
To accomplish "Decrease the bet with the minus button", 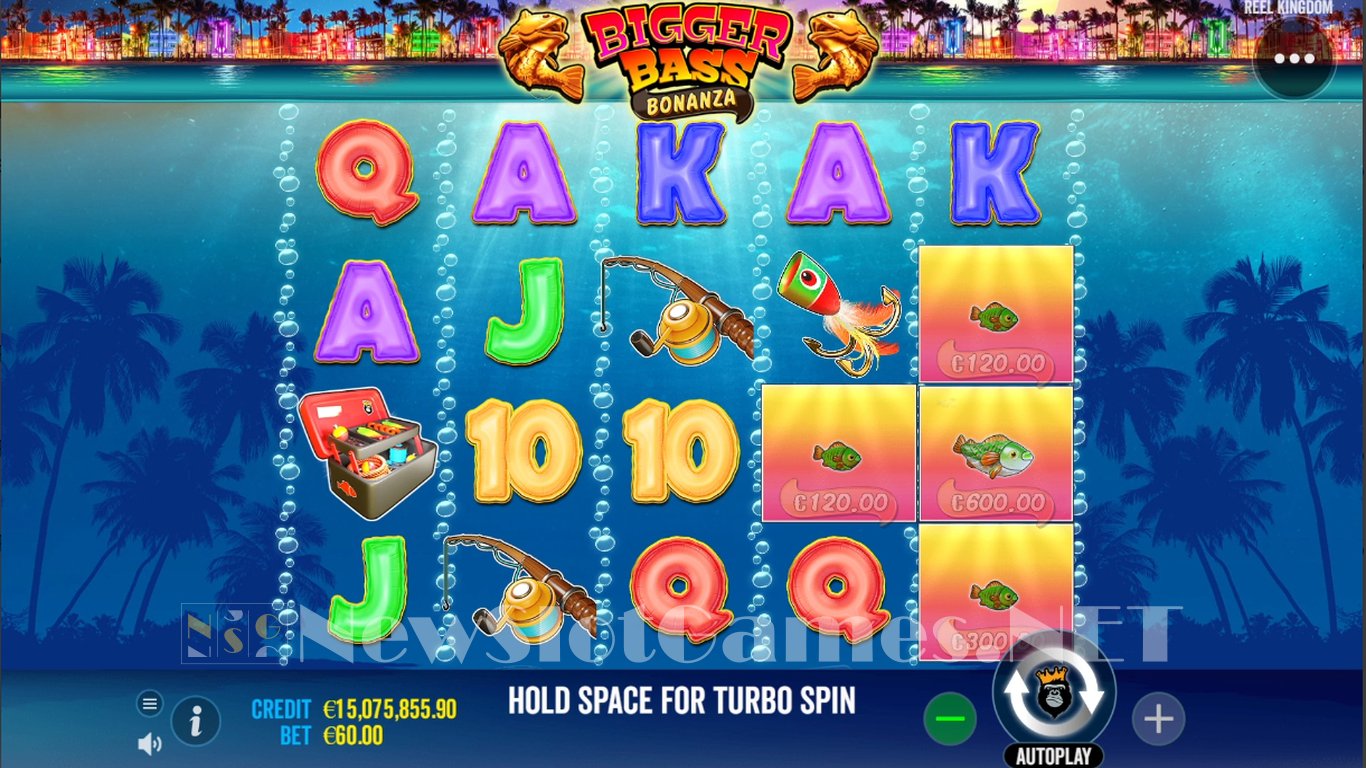I will [x=949, y=718].
